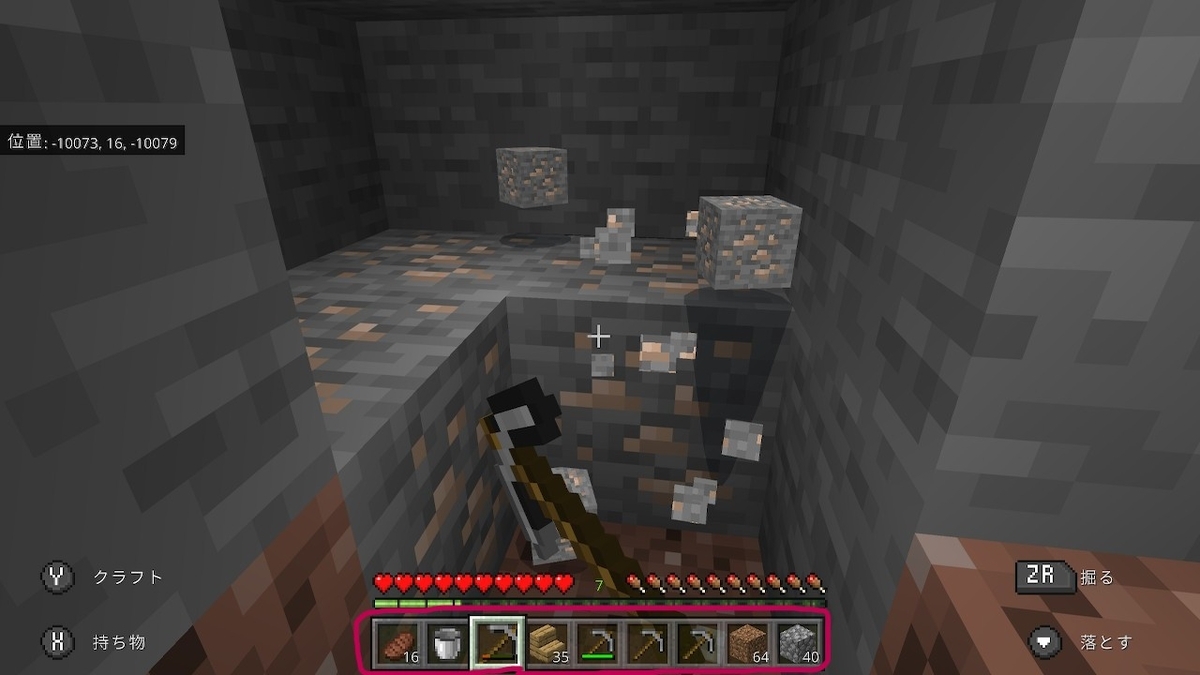This screenshot has height=675, width=1200.
Task: Select the wooden planks stack of 35
Action: coord(548,642)
